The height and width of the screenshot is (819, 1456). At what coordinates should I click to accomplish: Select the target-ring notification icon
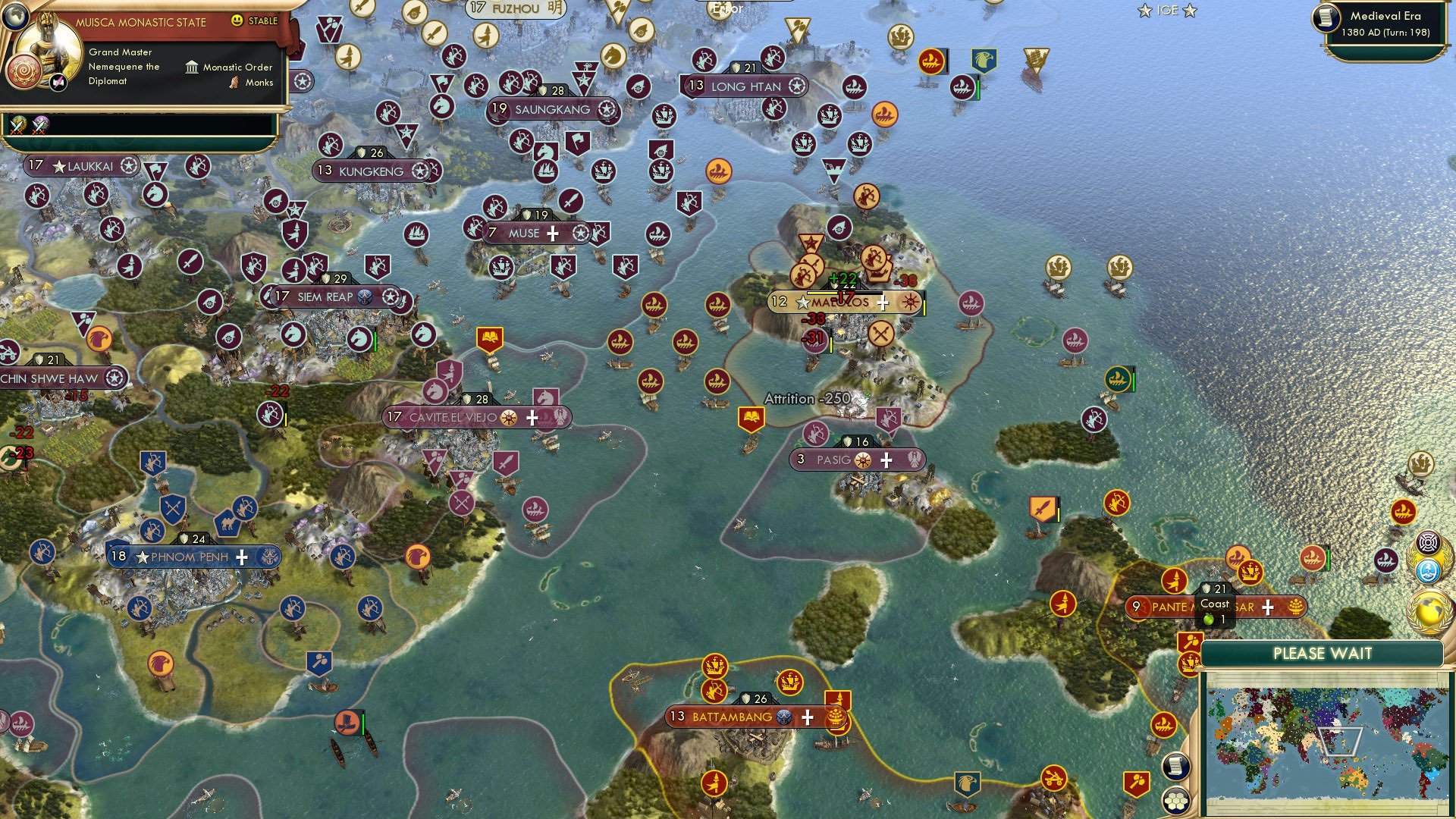click(1429, 542)
